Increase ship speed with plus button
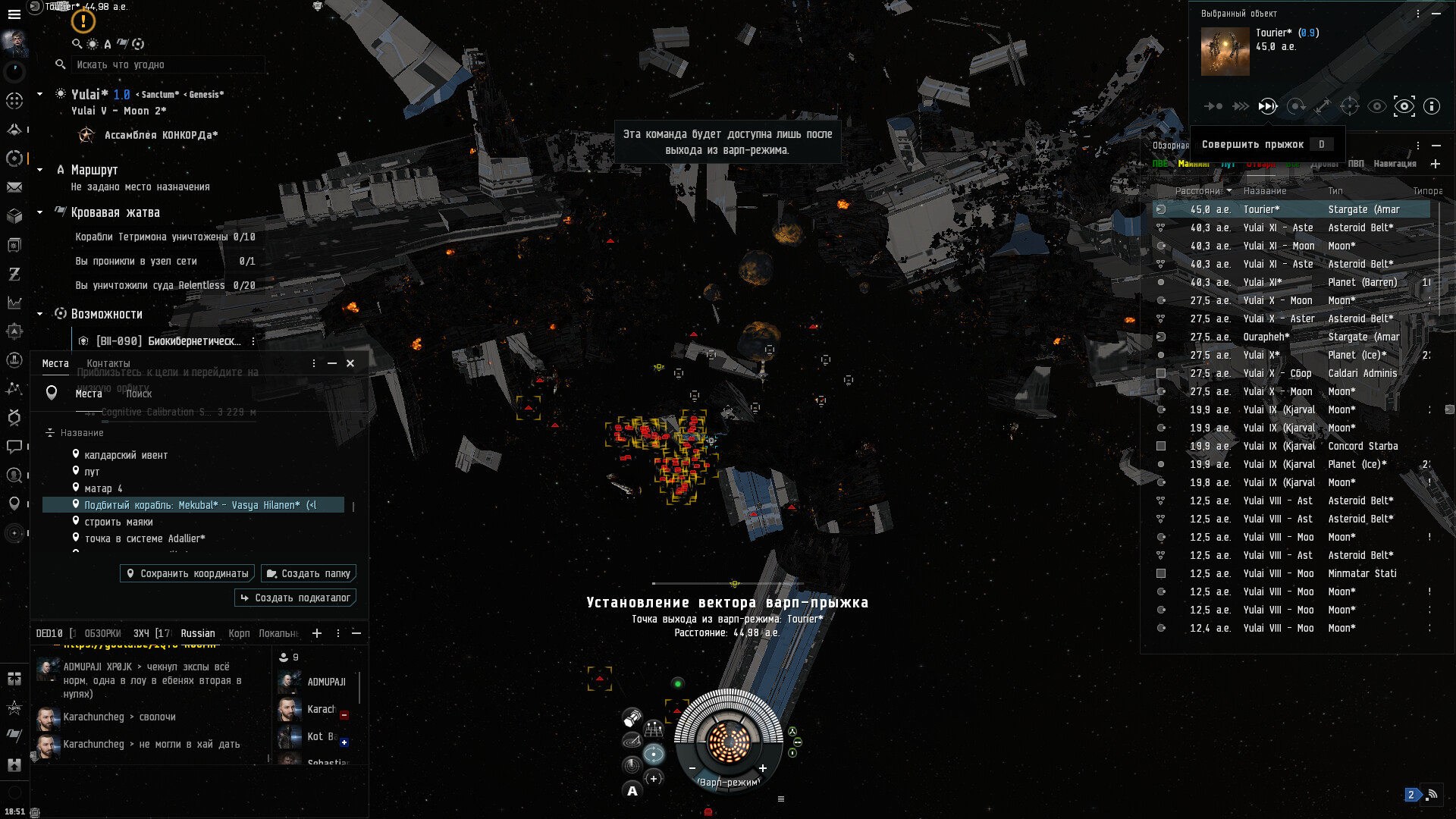Viewport: 1456px width, 819px height. click(x=763, y=768)
